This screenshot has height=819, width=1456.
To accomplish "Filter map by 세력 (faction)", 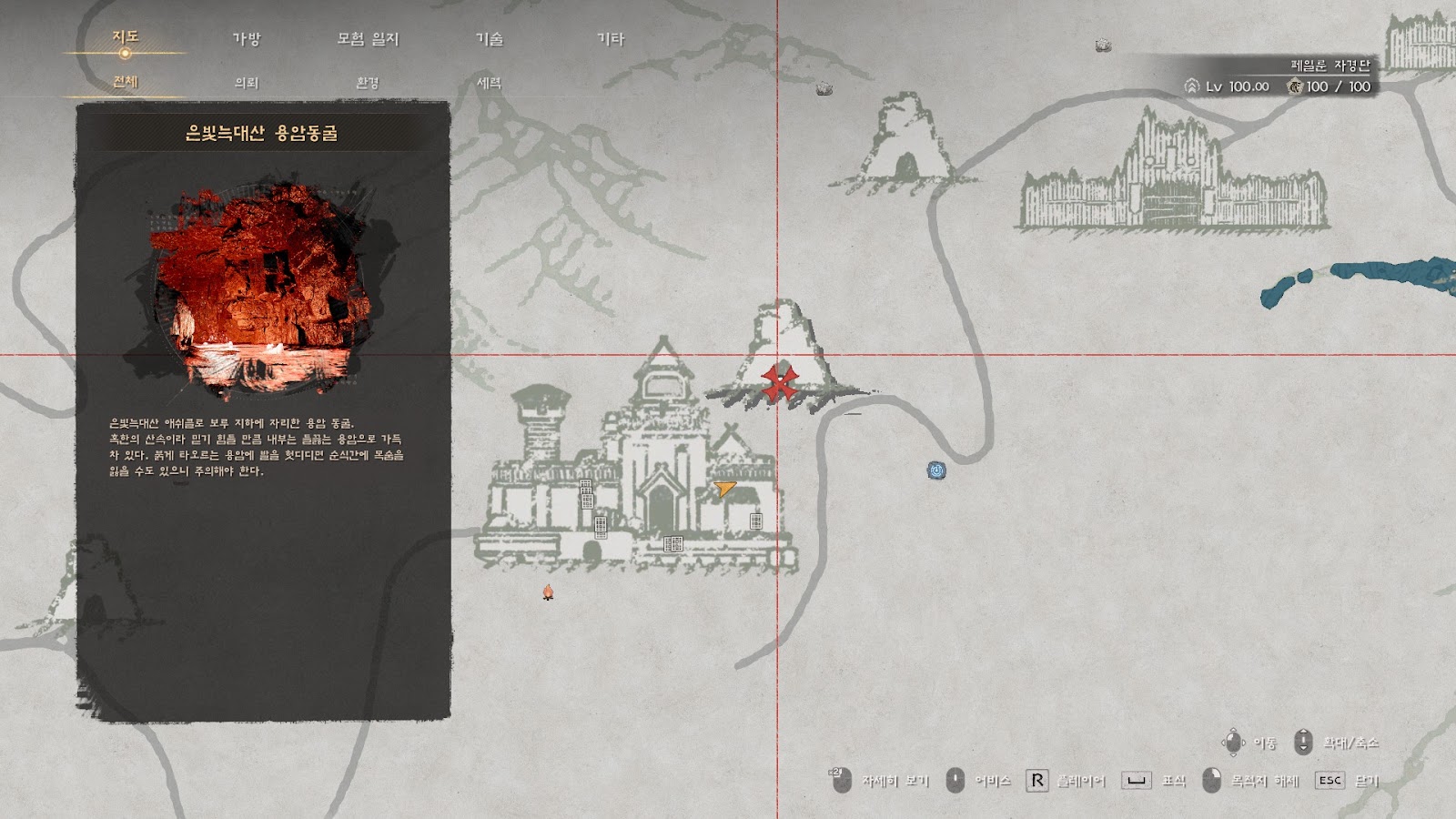I will [x=490, y=83].
